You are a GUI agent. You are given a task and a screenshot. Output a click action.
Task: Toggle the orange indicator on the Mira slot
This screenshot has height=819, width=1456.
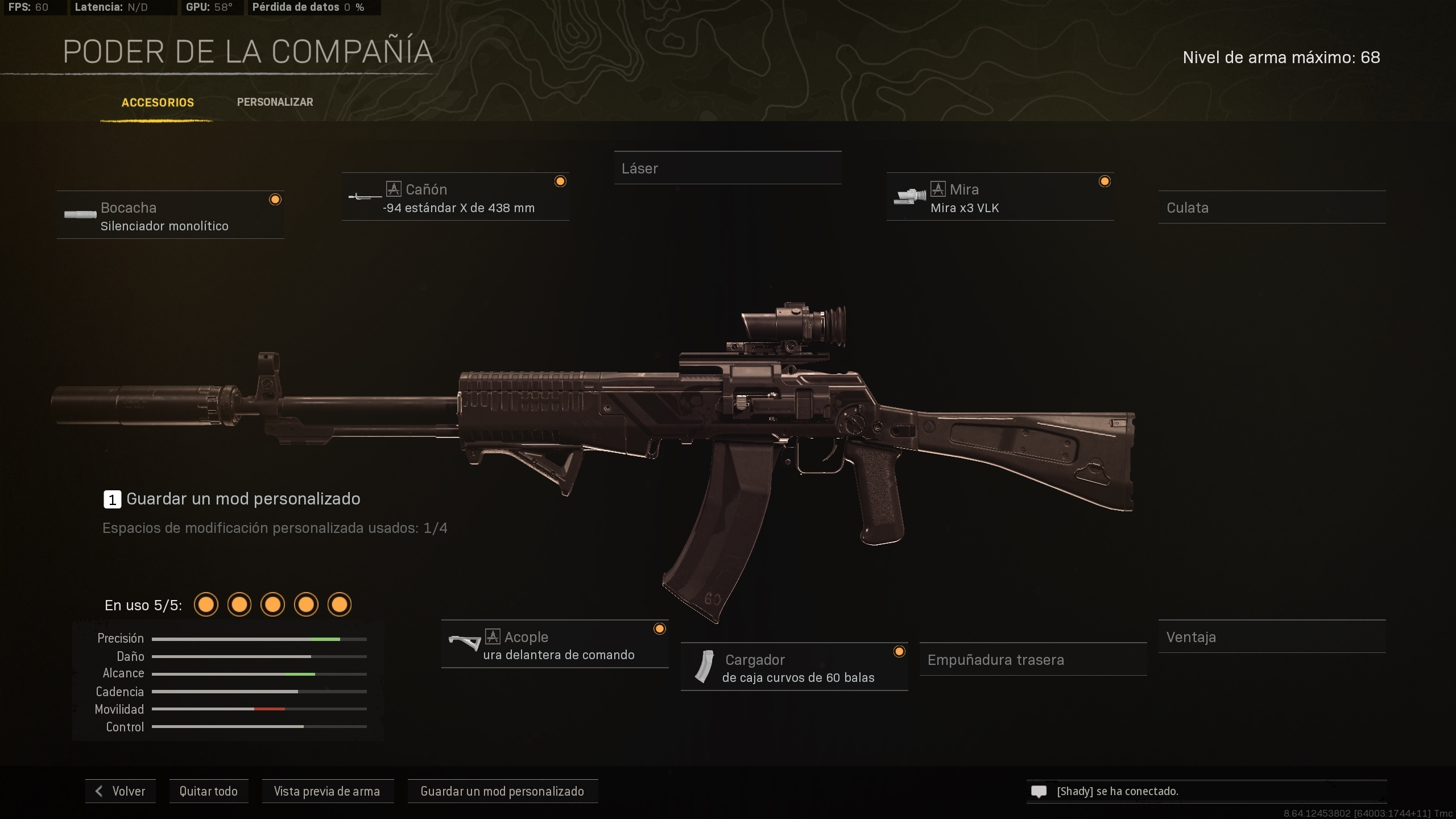1105,181
